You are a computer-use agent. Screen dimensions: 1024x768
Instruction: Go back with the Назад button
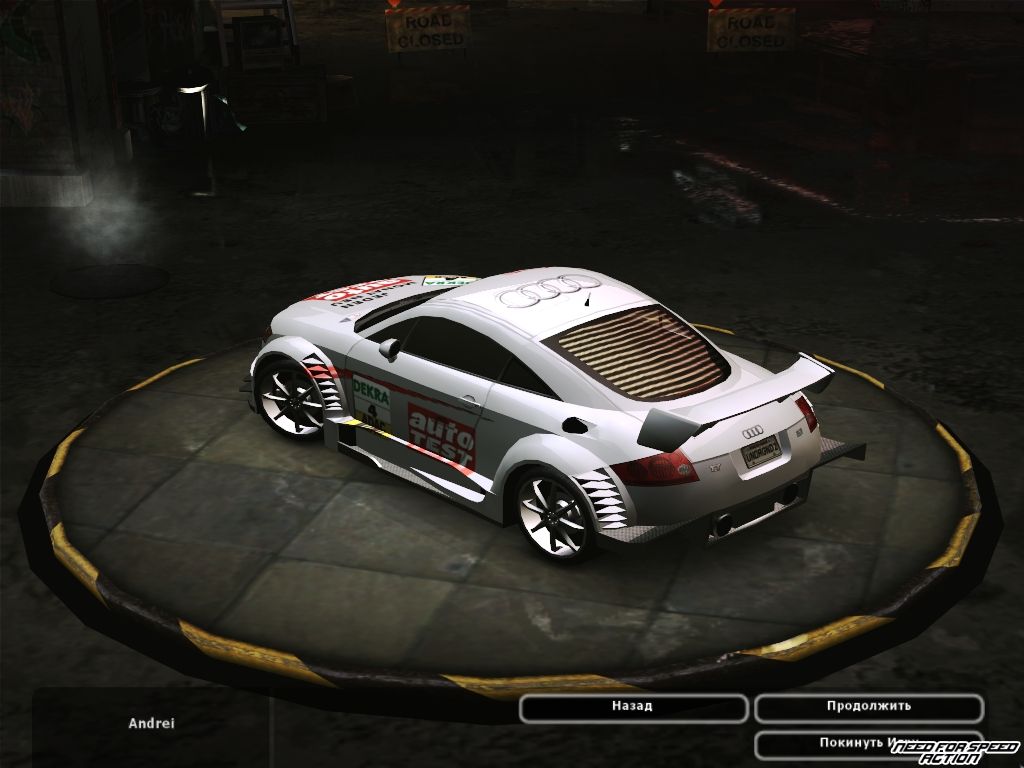[x=633, y=707]
